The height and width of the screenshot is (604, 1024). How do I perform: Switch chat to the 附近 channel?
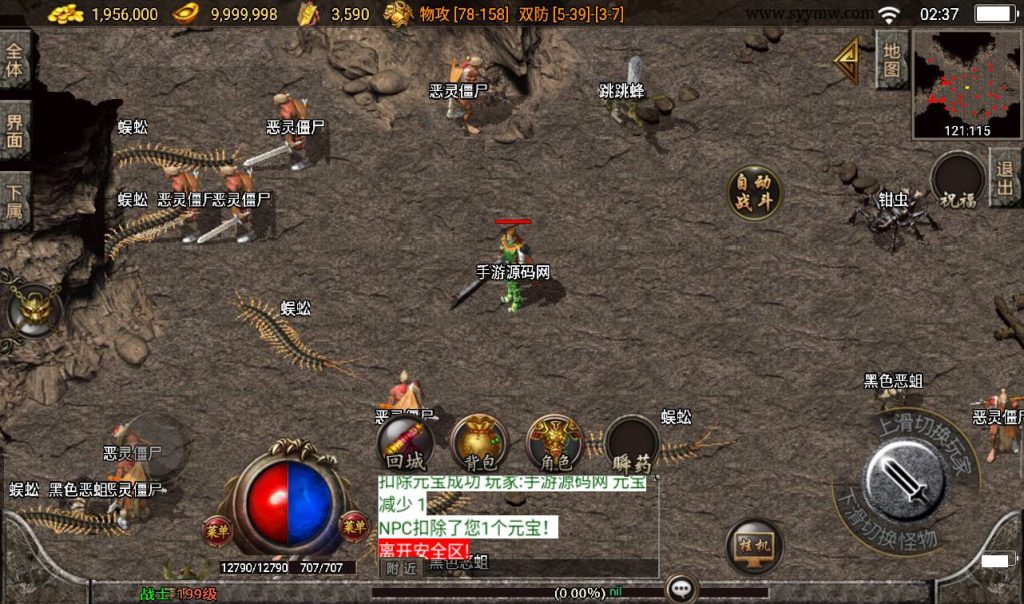pyautogui.click(x=400, y=567)
